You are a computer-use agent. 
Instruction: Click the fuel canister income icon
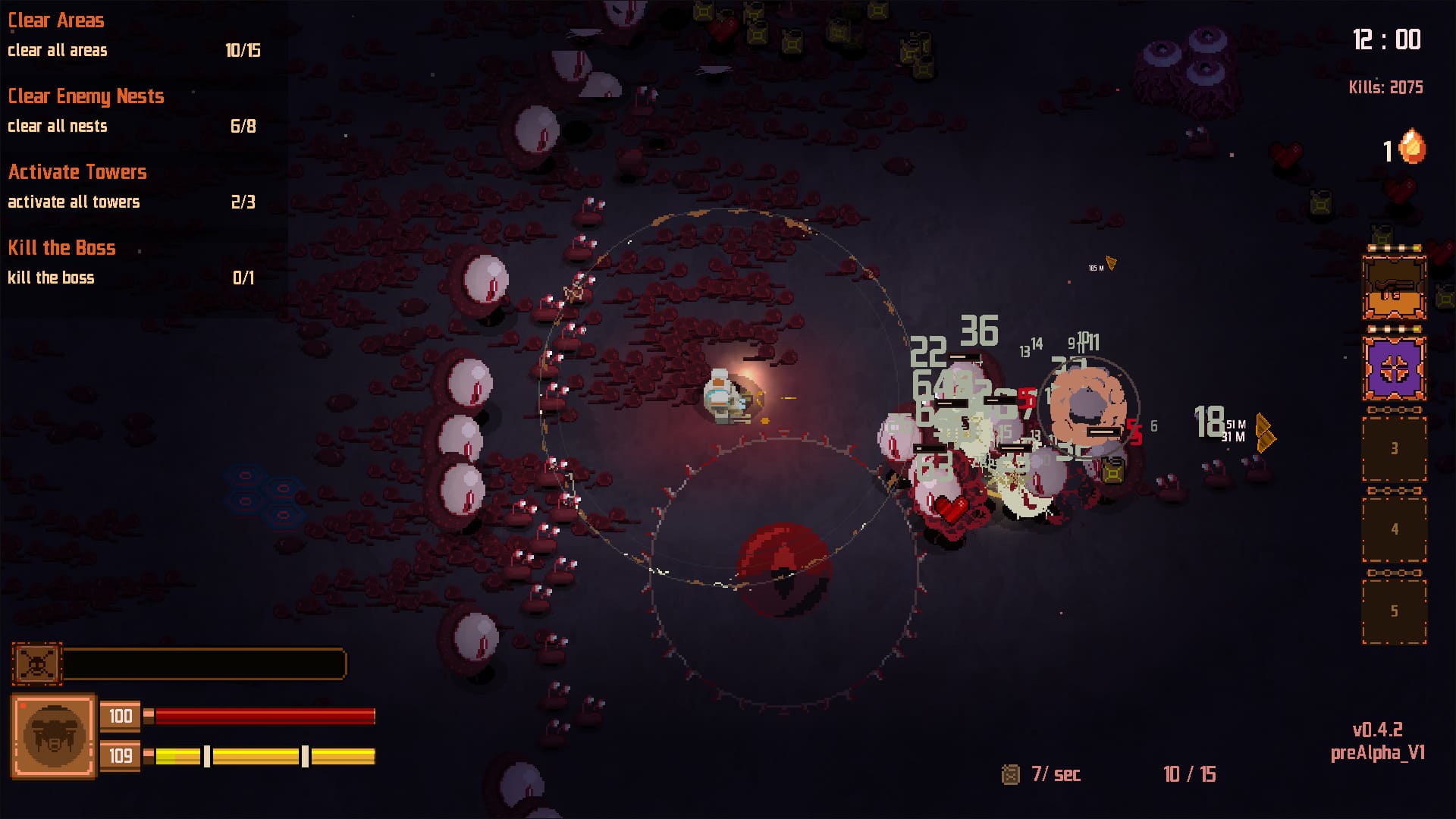click(1010, 774)
